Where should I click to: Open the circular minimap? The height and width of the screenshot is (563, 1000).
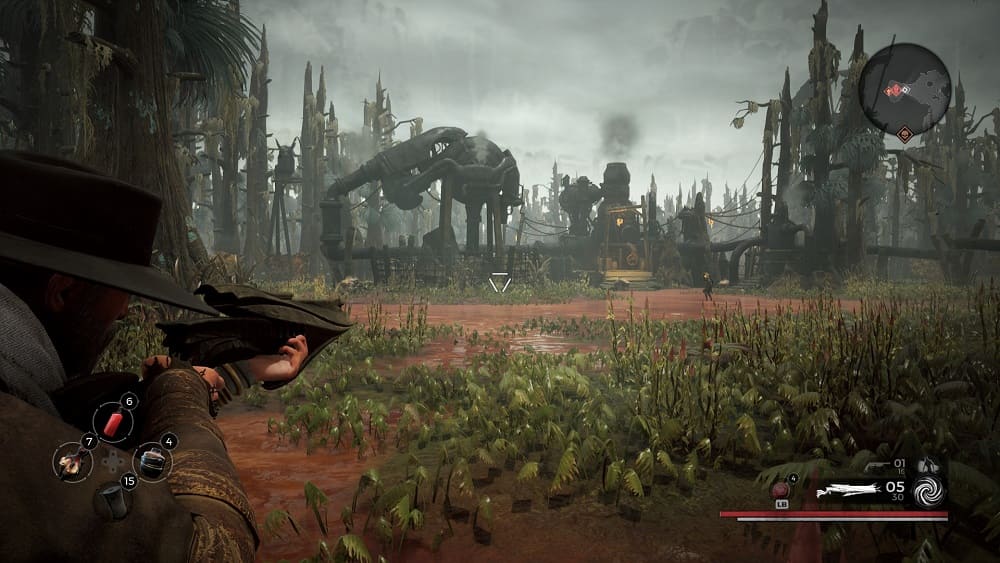point(904,90)
